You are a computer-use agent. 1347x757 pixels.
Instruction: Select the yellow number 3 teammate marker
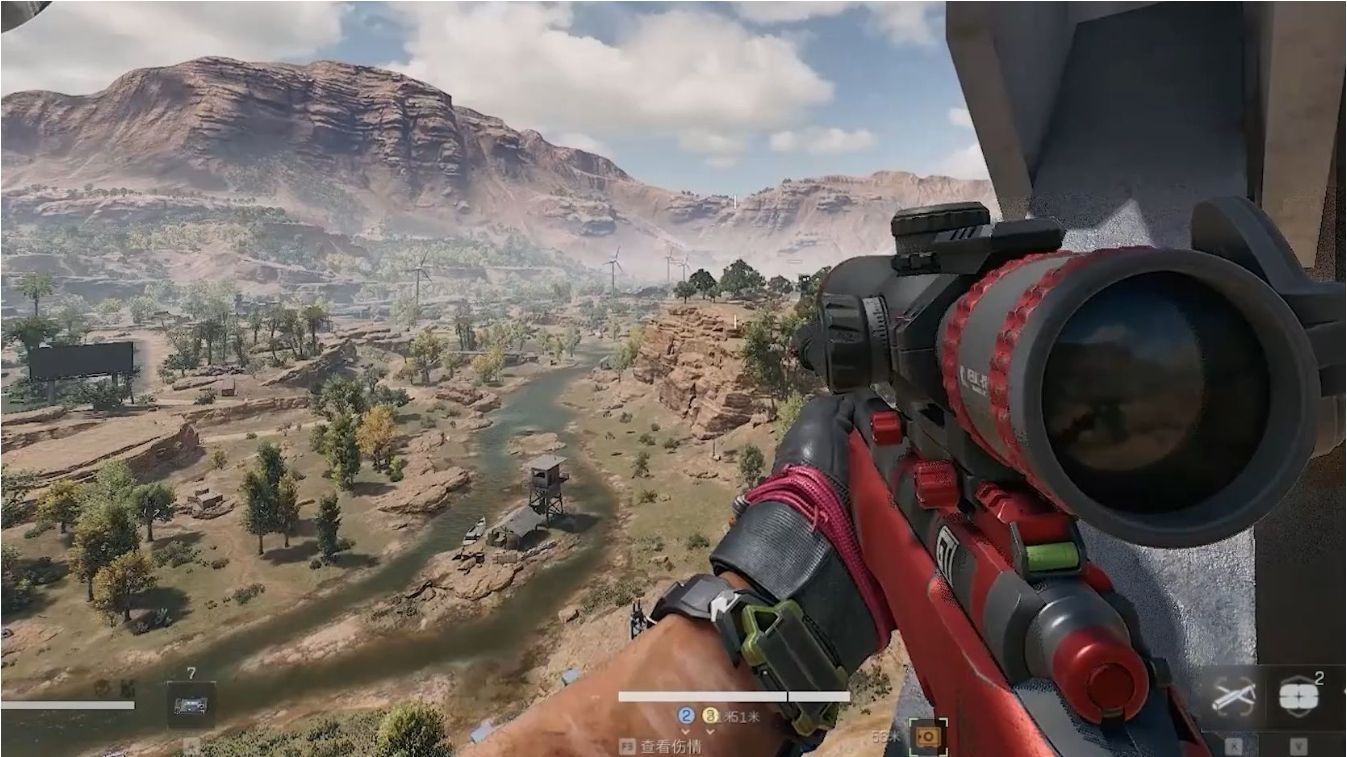point(710,716)
